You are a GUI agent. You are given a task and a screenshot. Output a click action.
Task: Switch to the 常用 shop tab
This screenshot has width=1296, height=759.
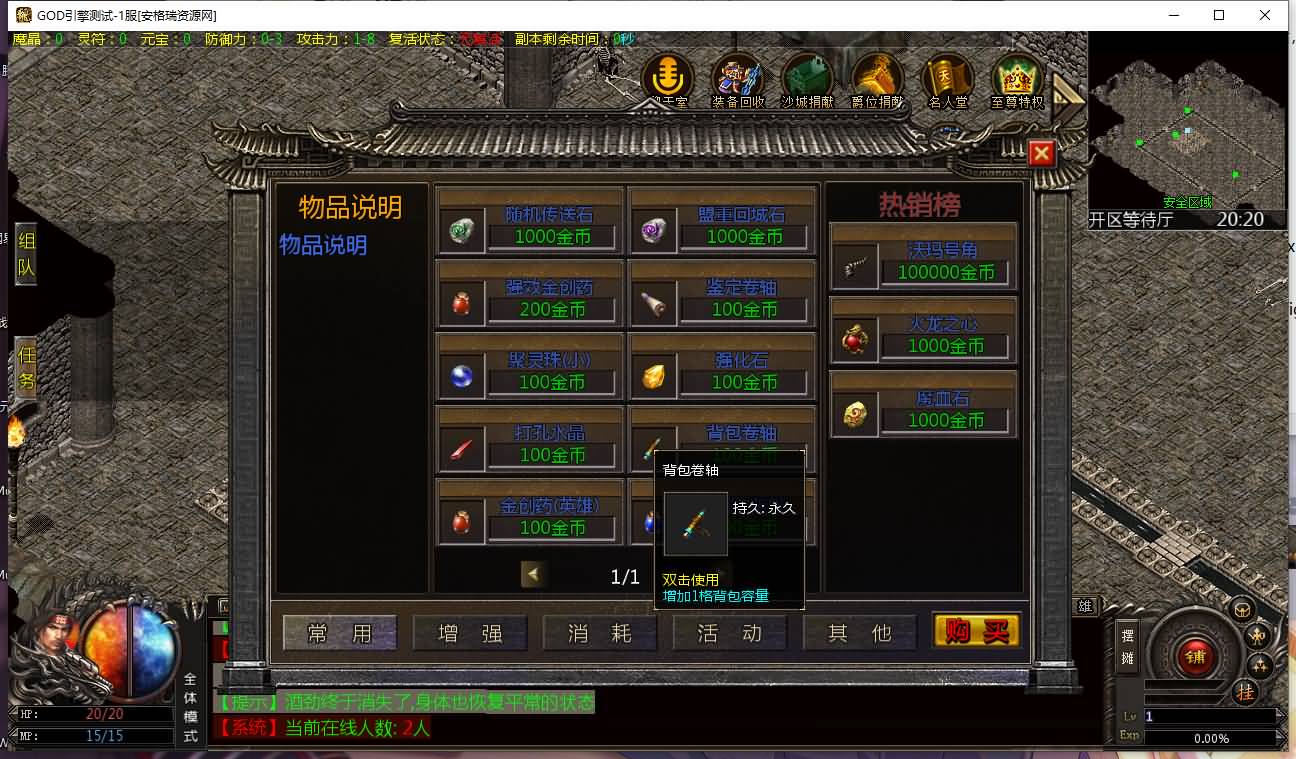tap(340, 633)
